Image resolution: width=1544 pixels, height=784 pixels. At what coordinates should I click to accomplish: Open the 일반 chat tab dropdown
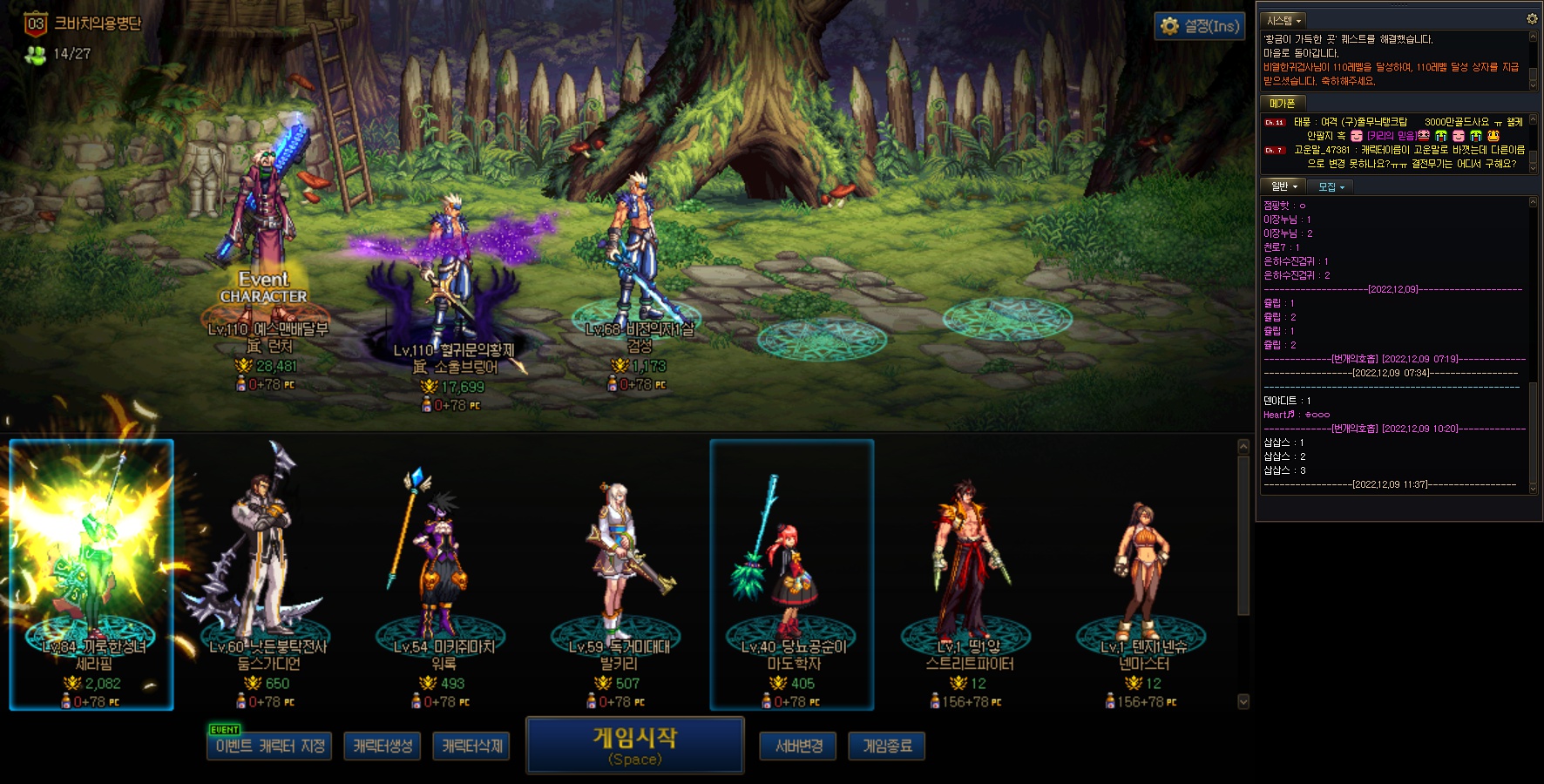(x=1283, y=186)
